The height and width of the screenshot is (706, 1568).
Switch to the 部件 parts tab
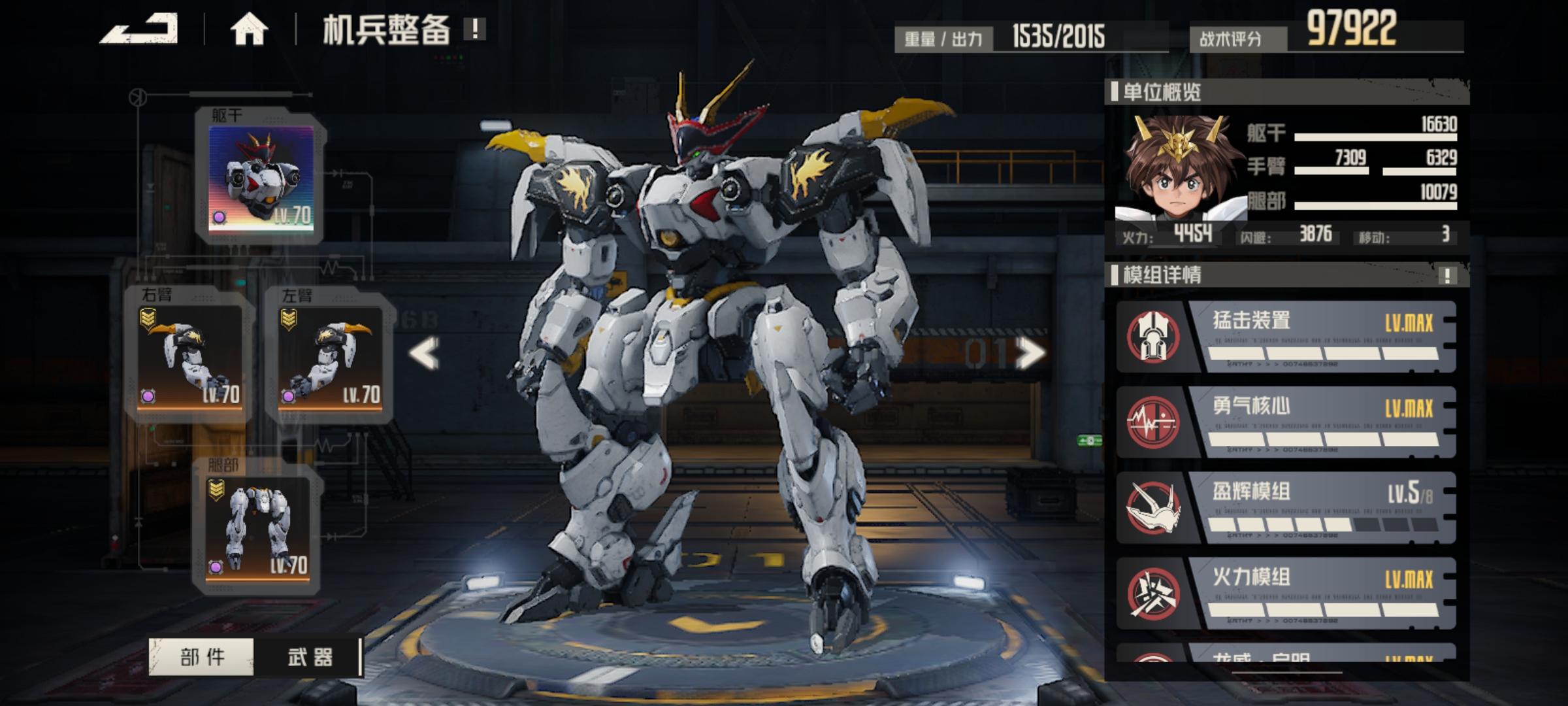pyautogui.click(x=202, y=656)
